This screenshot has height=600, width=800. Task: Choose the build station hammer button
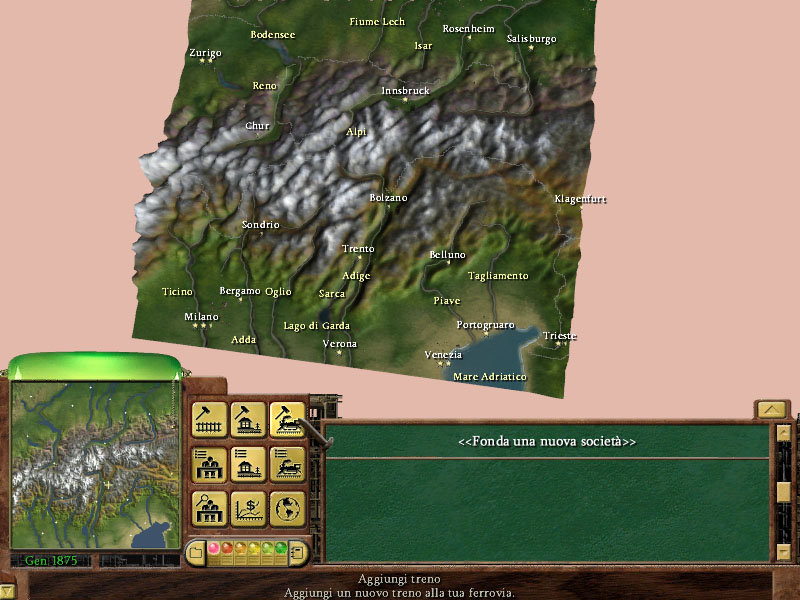click(248, 420)
